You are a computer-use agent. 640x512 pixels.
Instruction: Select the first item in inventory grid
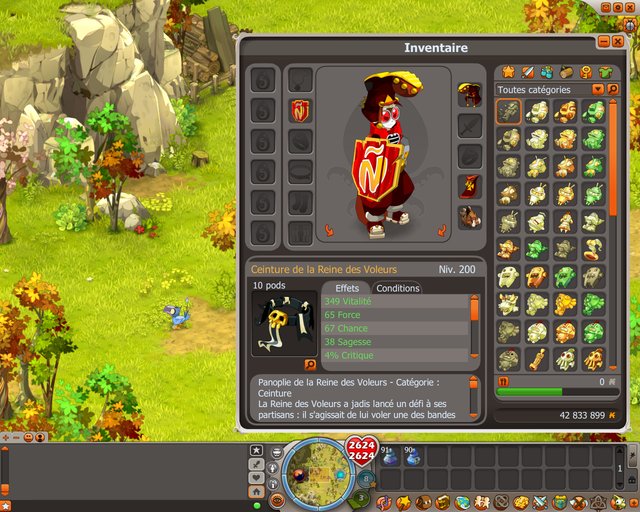tap(508, 111)
